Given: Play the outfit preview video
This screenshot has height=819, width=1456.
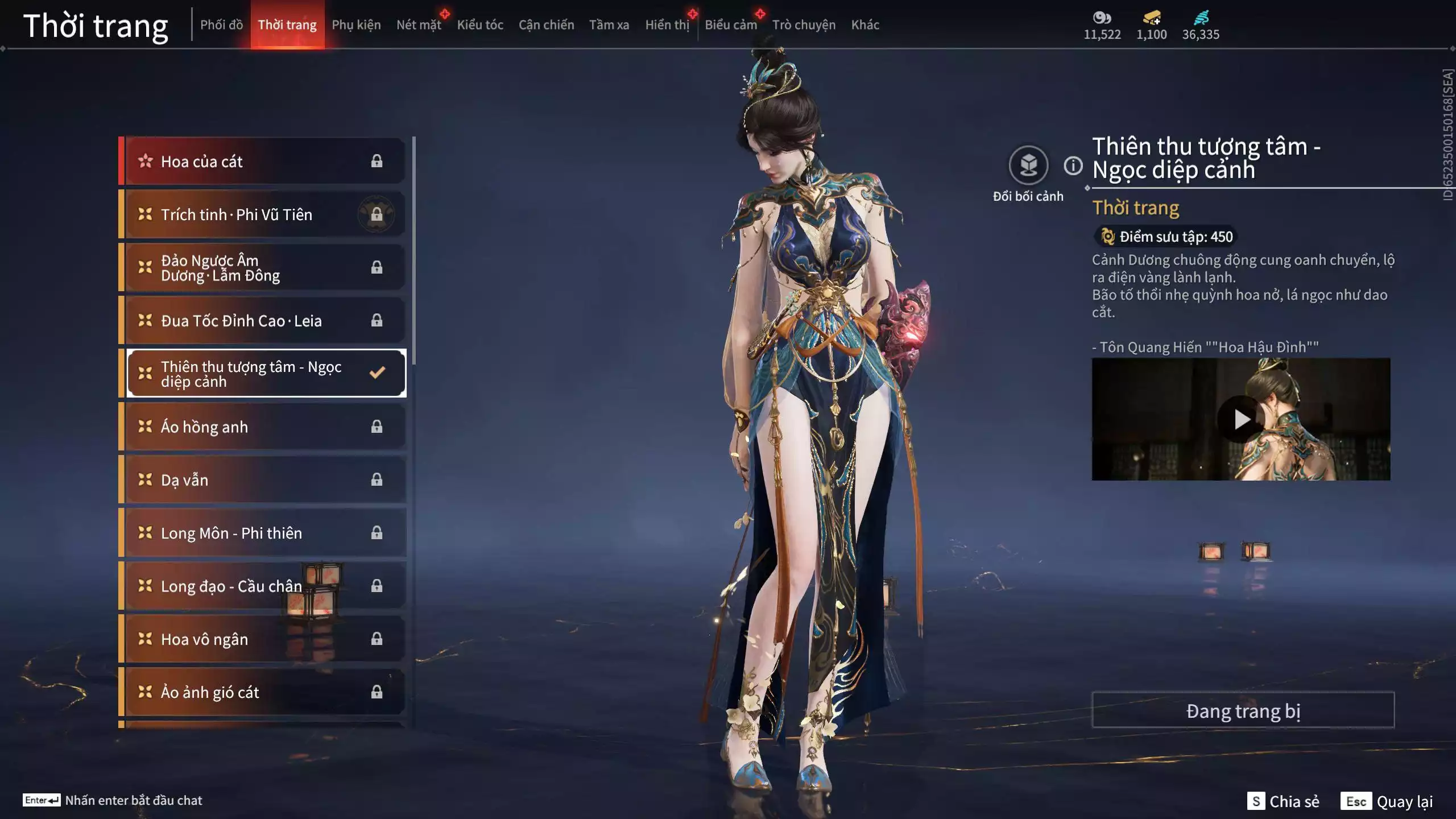Looking at the screenshot, I should click(x=1241, y=420).
